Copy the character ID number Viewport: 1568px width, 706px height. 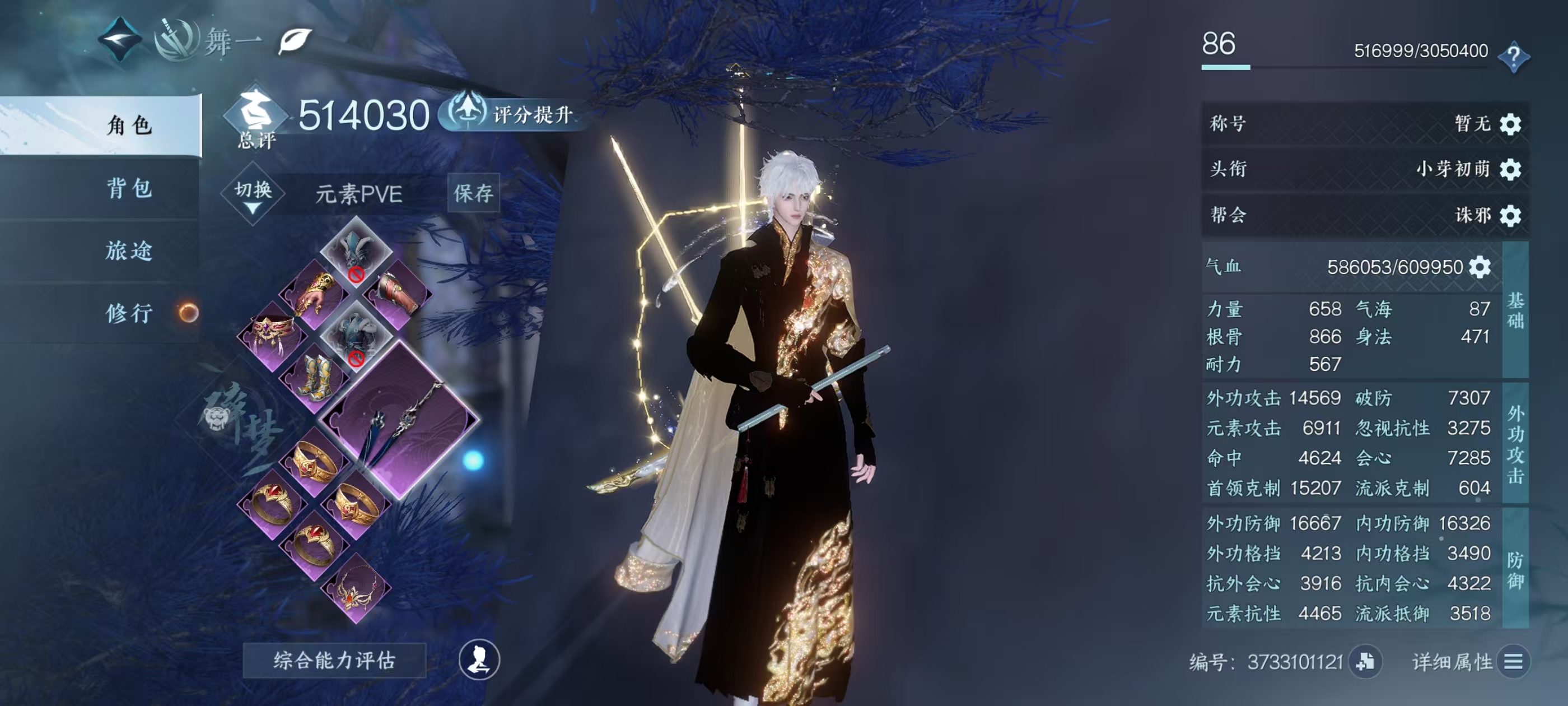click(1365, 662)
